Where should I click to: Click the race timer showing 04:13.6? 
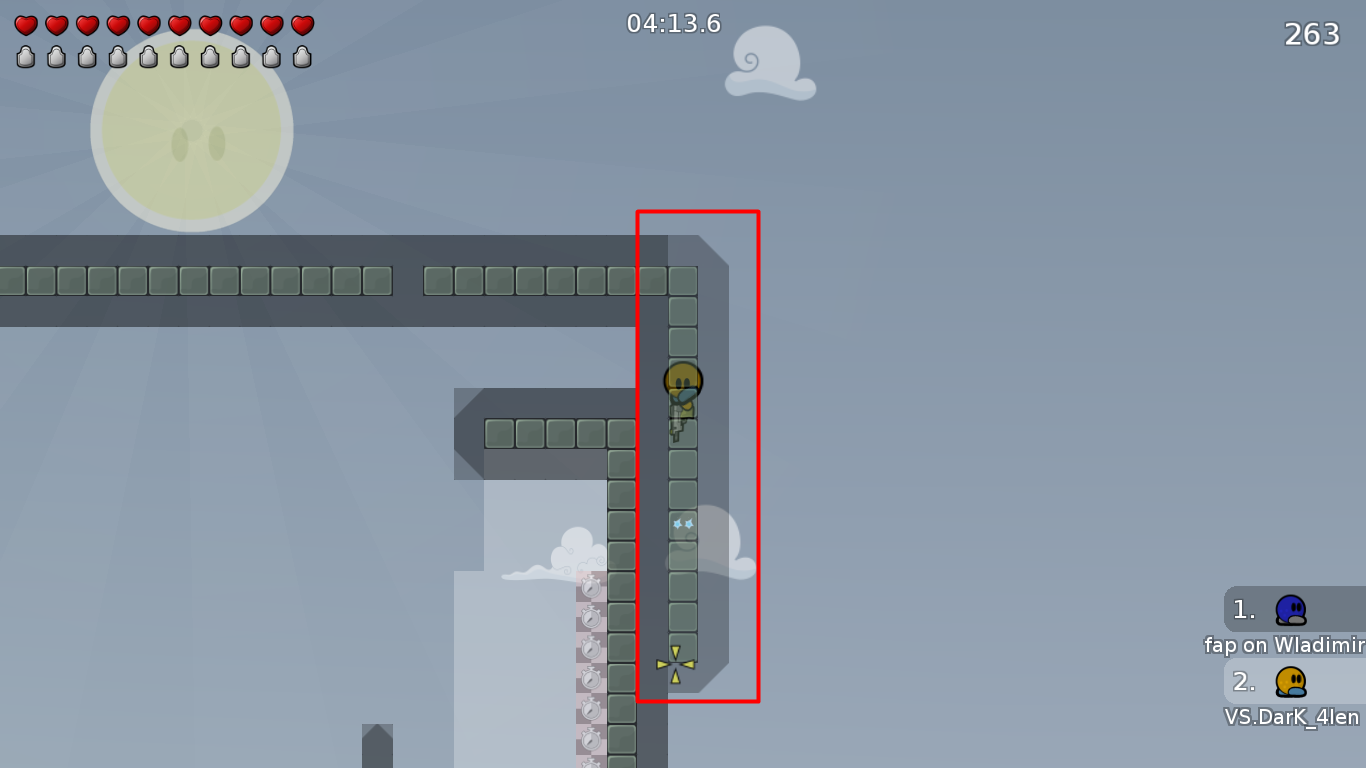[674, 24]
